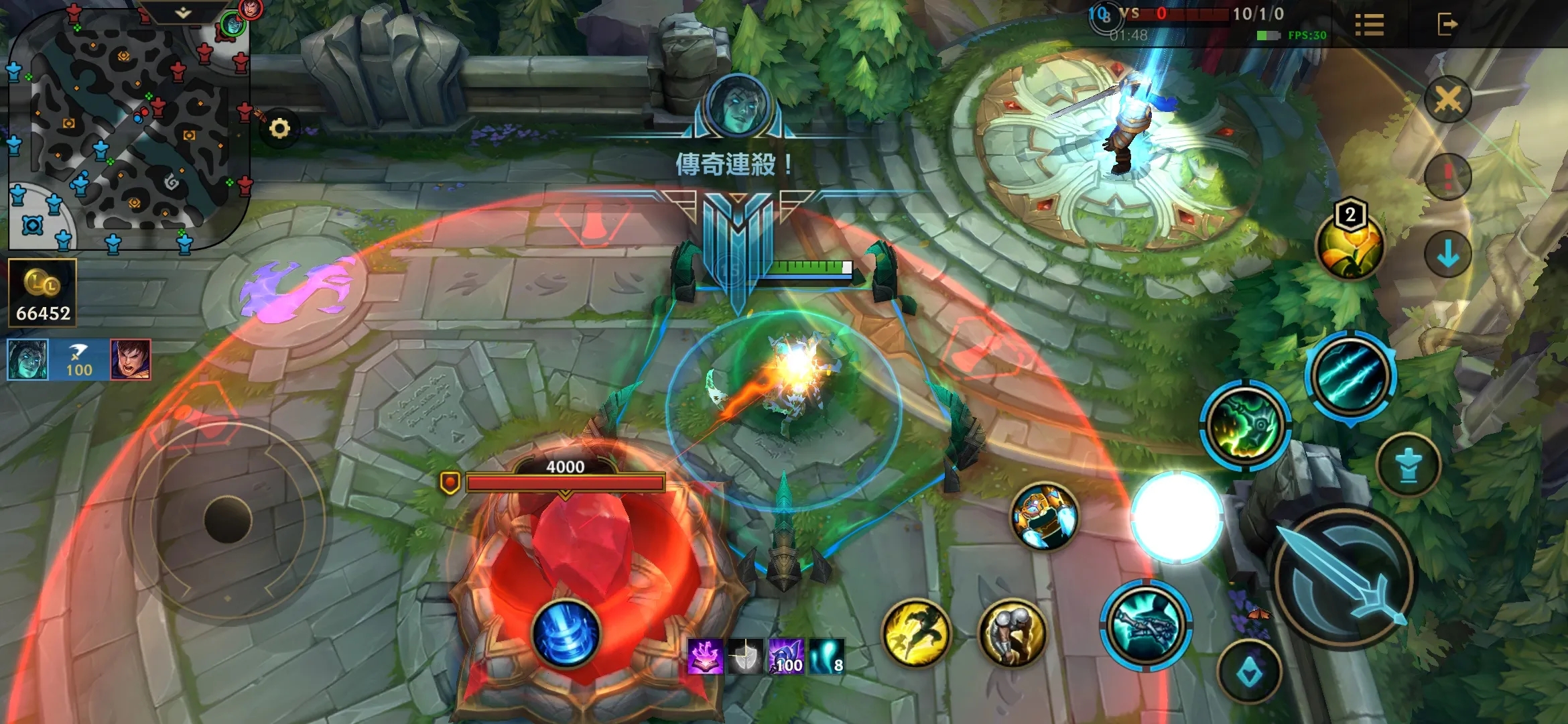Open the shop via the gold coins button
The width and height of the screenshot is (1568, 724).
coord(43,293)
